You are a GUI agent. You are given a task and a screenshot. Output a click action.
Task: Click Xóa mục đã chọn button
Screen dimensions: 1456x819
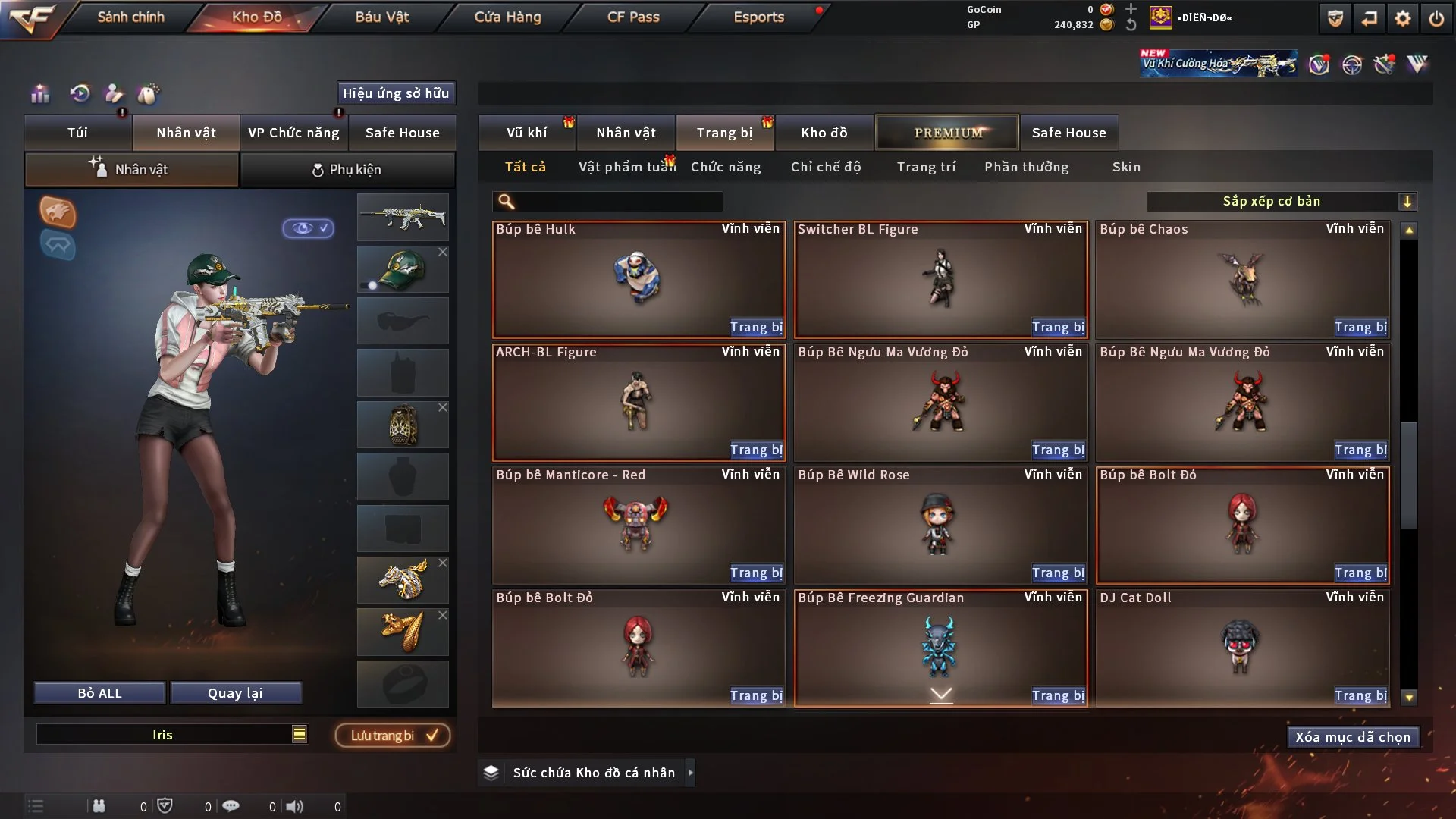pyautogui.click(x=1353, y=737)
